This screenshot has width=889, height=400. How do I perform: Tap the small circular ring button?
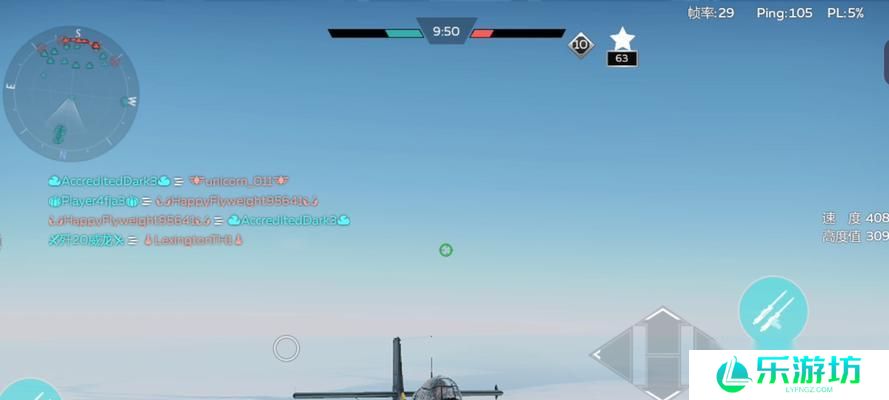[286, 348]
